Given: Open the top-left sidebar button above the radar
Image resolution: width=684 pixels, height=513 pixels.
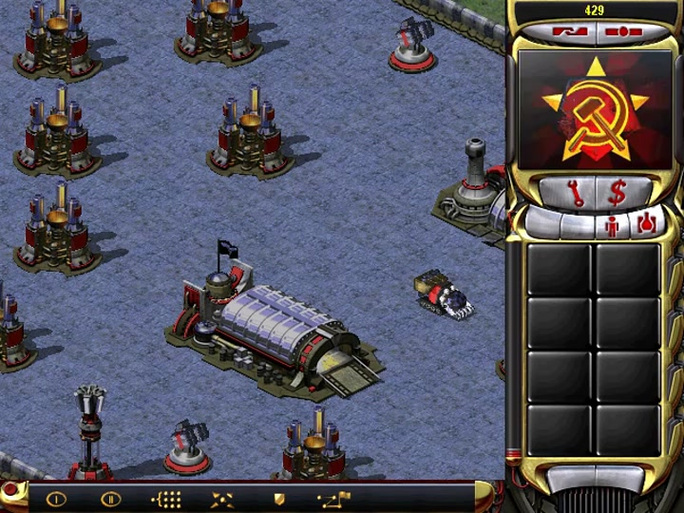Looking at the screenshot, I should [570, 31].
